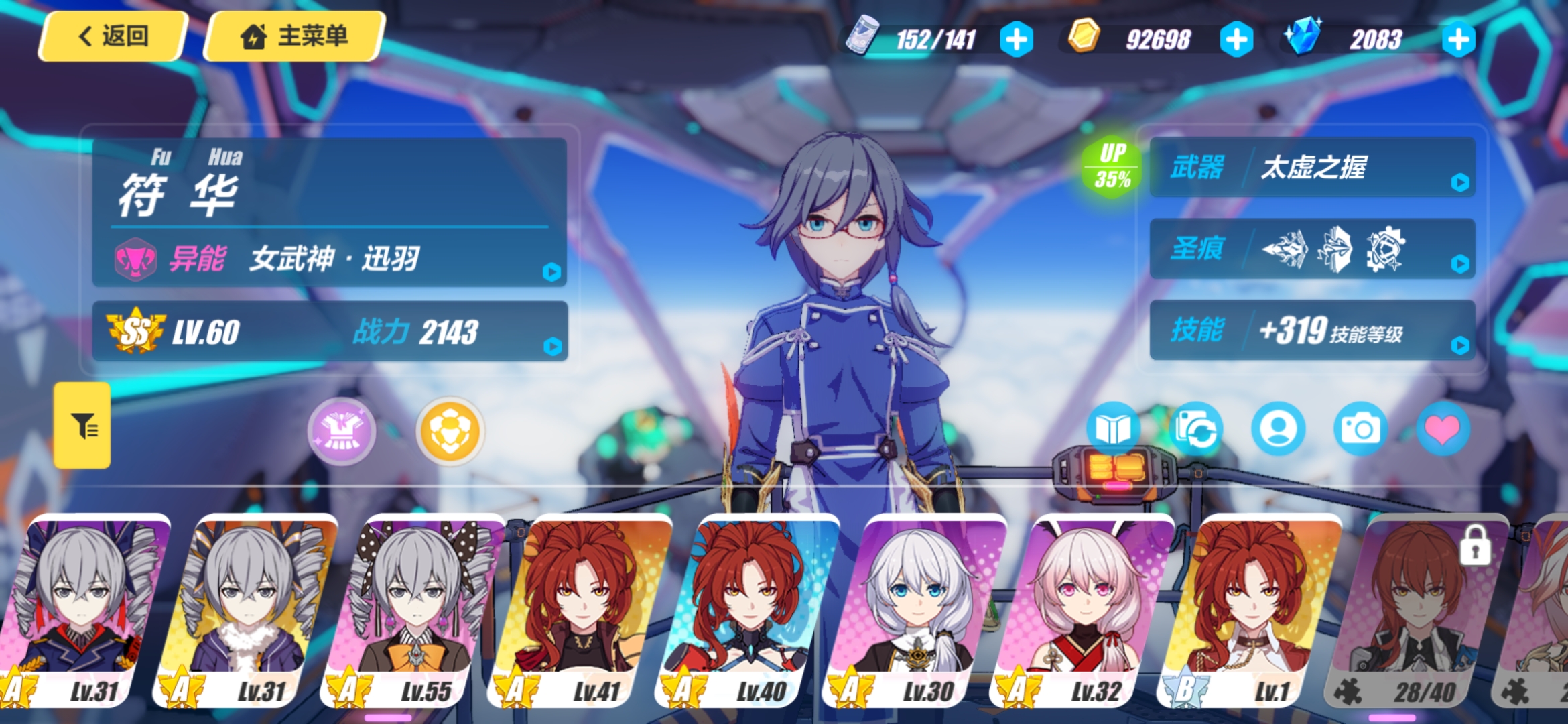This screenshot has height=724, width=1568.
Task: Buy crystals with the plus button
Action: click(1458, 40)
